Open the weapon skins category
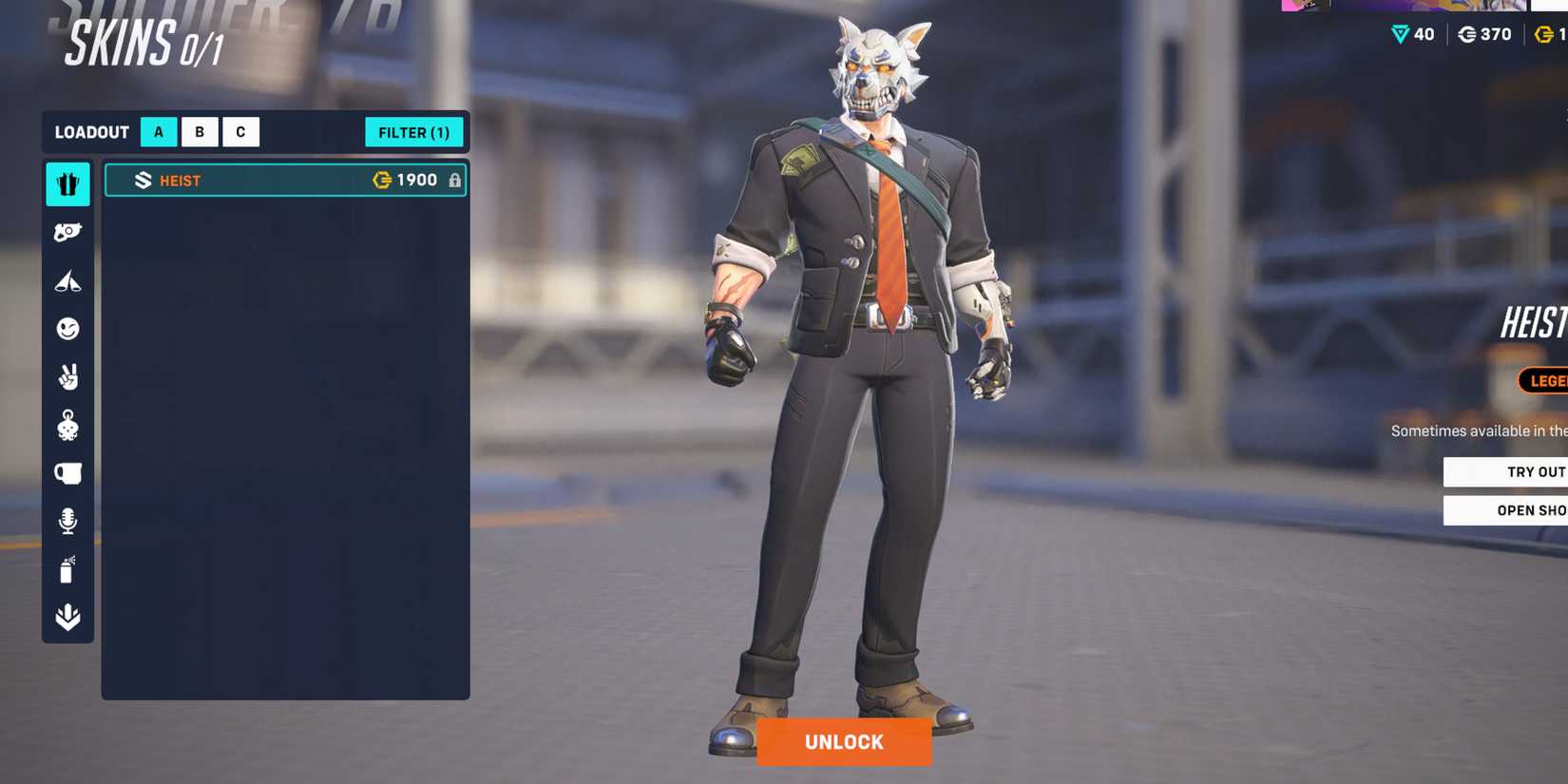Viewport: 1568px width, 784px height. click(x=67, y=232)
